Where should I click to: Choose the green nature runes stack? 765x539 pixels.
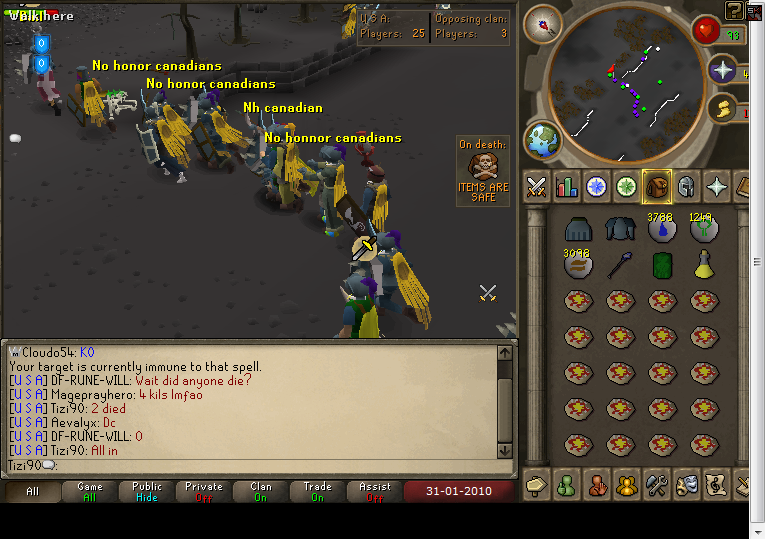coord(704,229)
